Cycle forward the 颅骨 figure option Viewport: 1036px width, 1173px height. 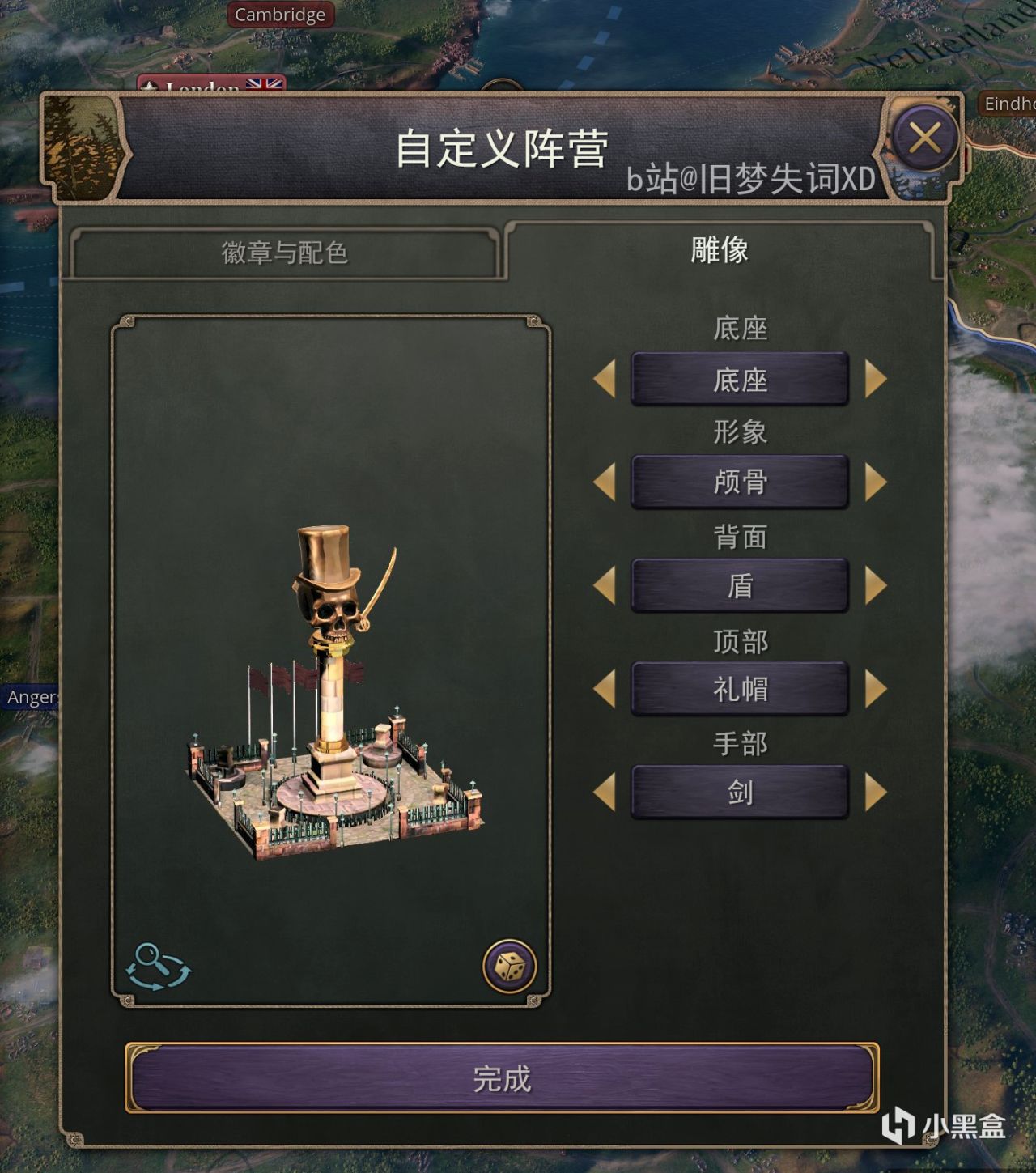click(x=873, y=482)
